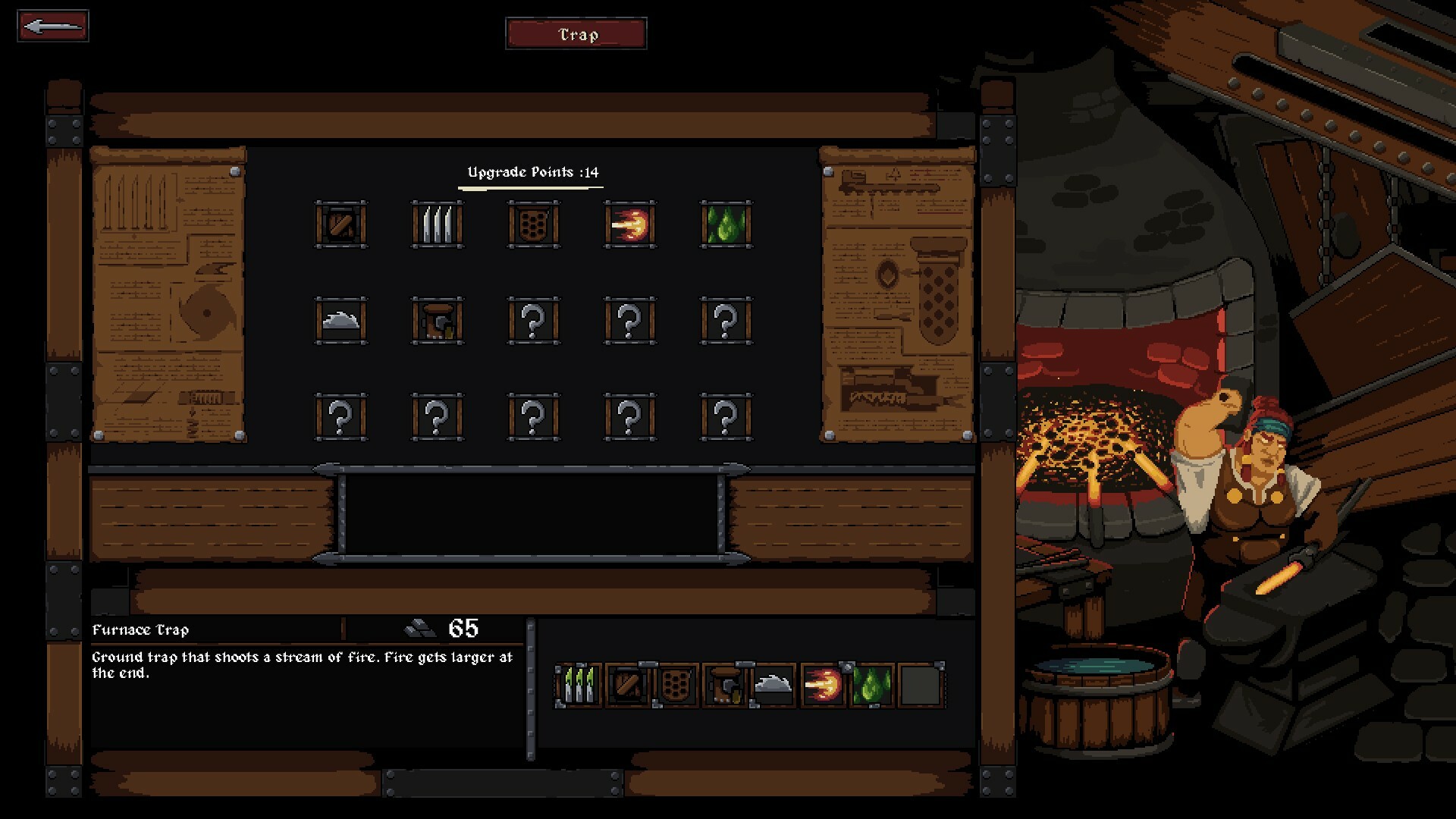Select the green drops slot in loadout bar
Viewport: 1456px width, 819px height.
pos(871,686)
